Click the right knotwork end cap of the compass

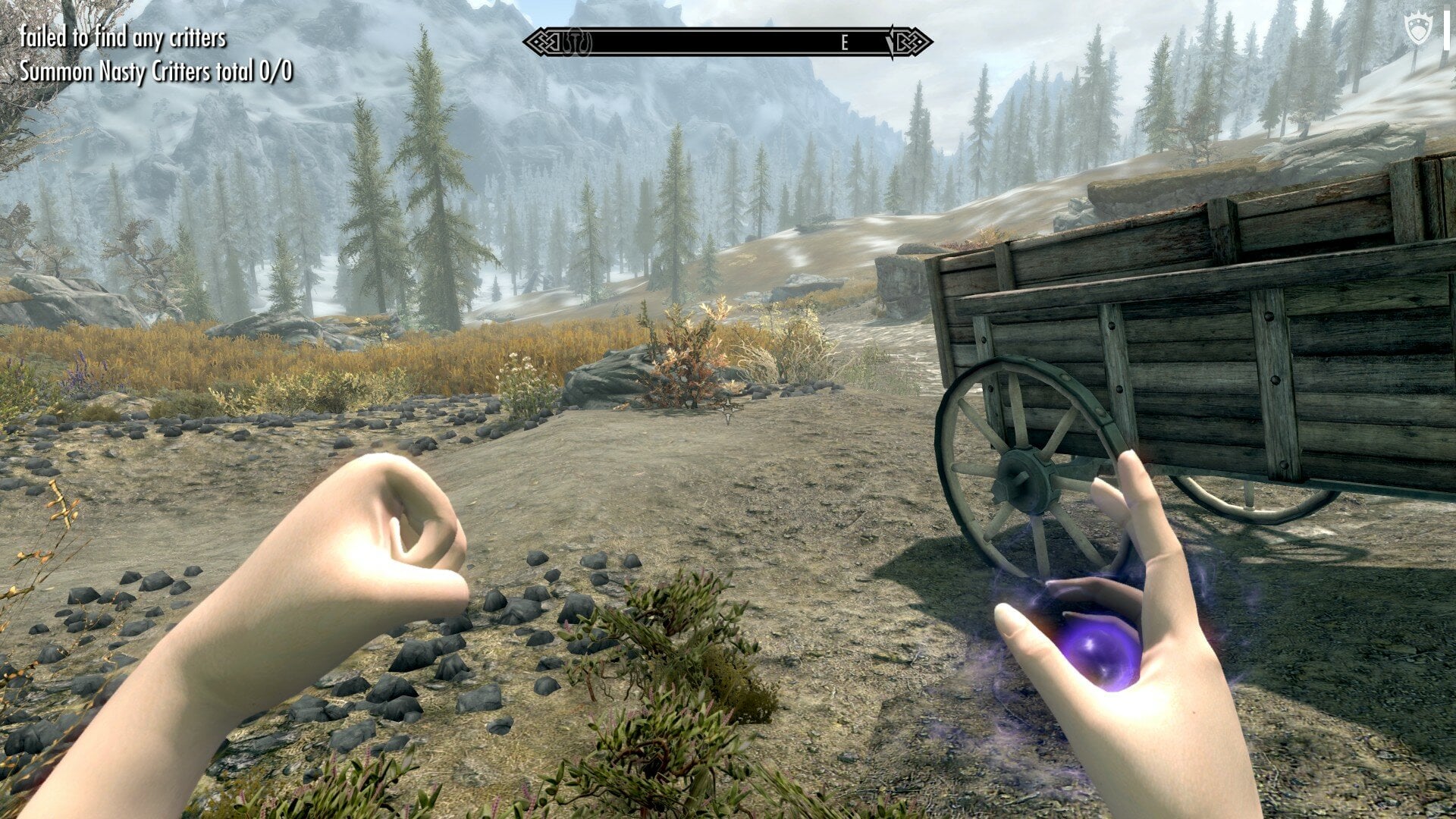[x=912, y=42]
